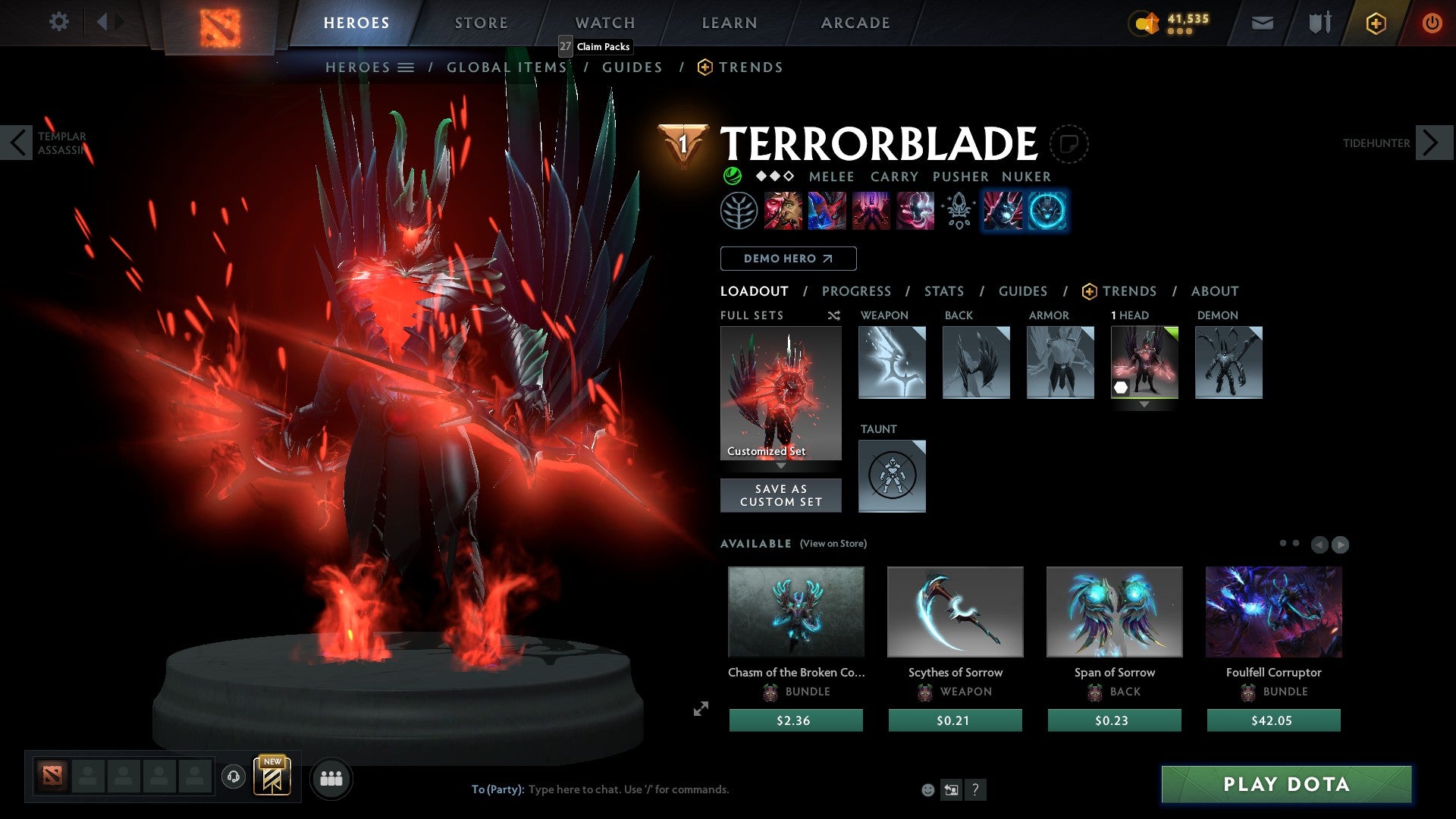Toggle the hero fullscreen expand arrow

click(x=700, y=710)
